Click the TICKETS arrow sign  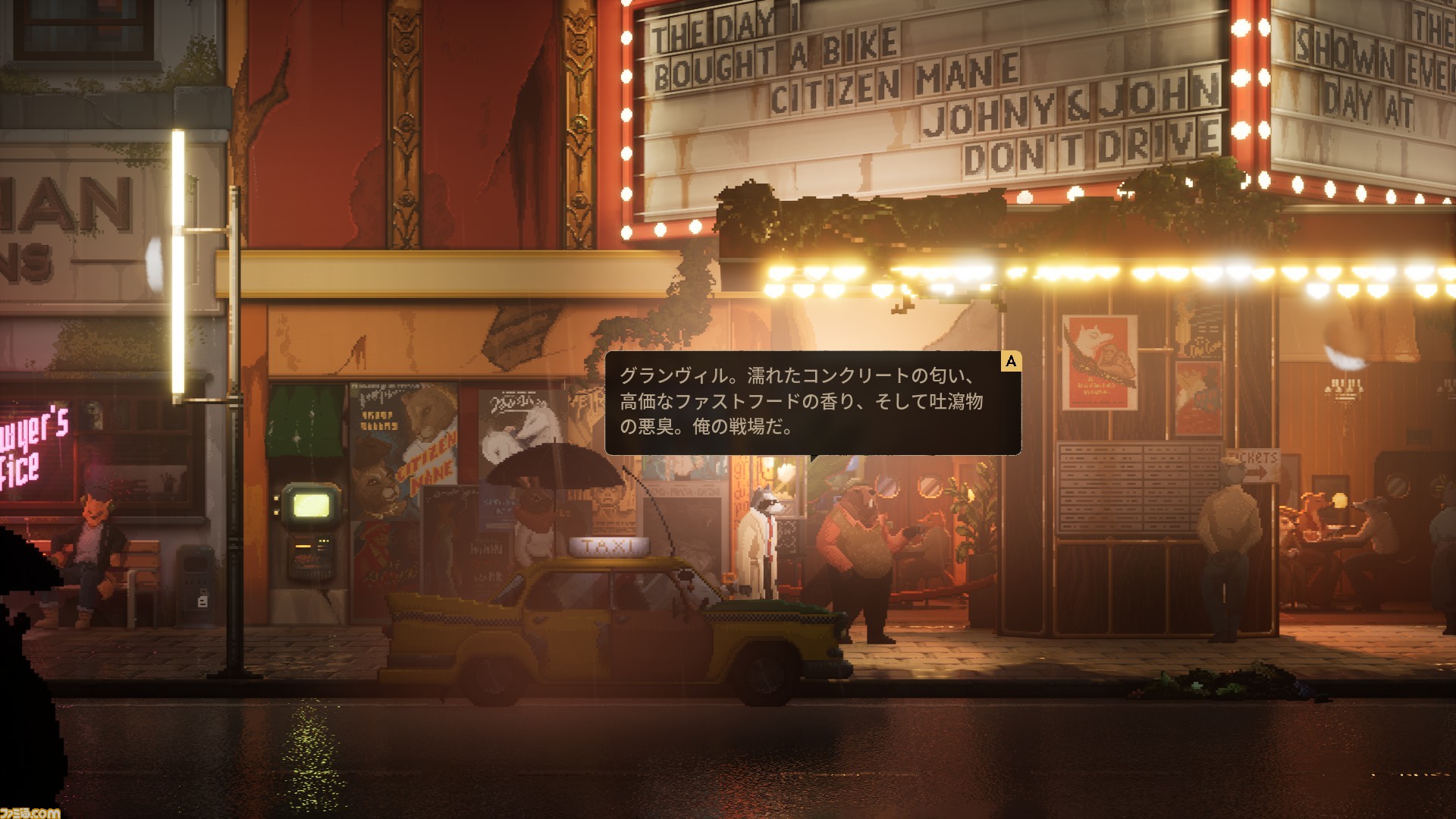[1254, 464]
